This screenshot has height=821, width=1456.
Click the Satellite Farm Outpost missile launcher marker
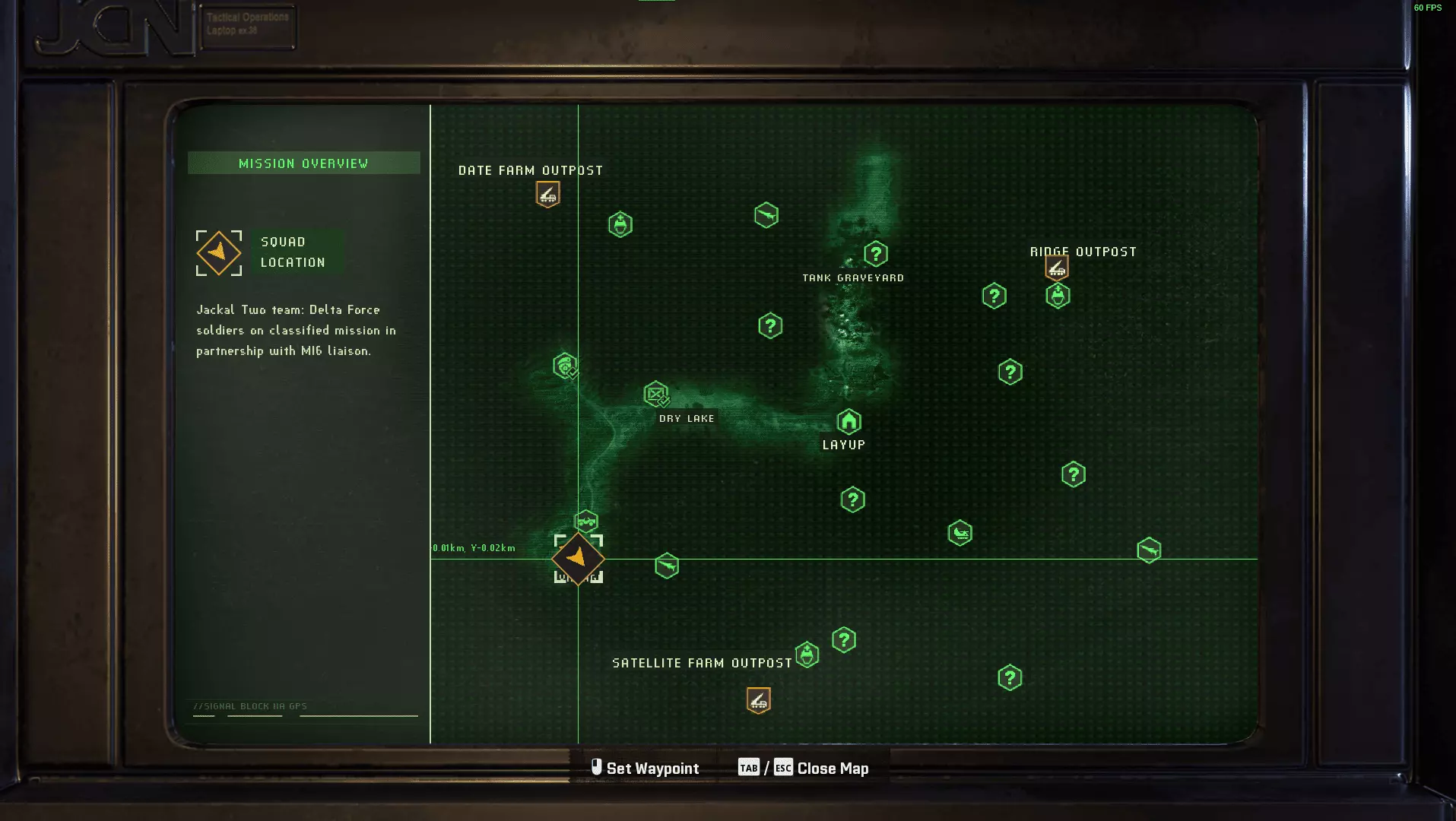[758, 700]
